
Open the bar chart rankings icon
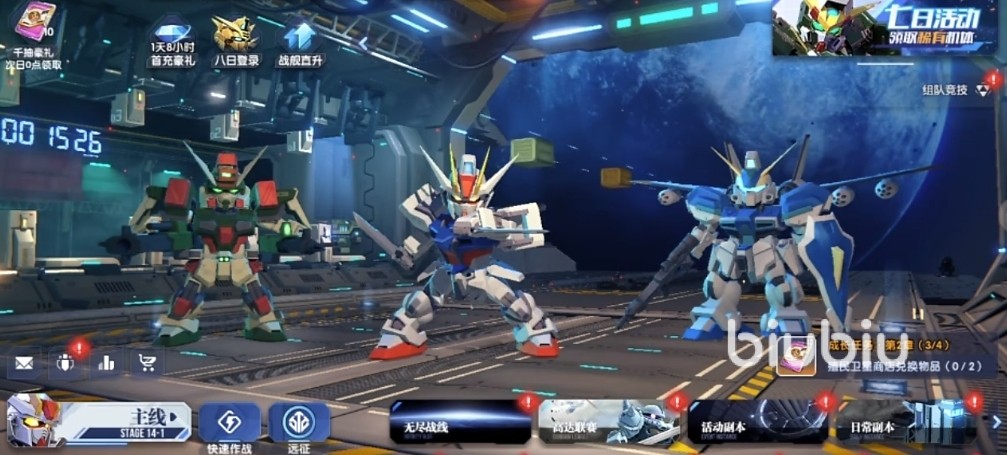click(x=108, y=363)
